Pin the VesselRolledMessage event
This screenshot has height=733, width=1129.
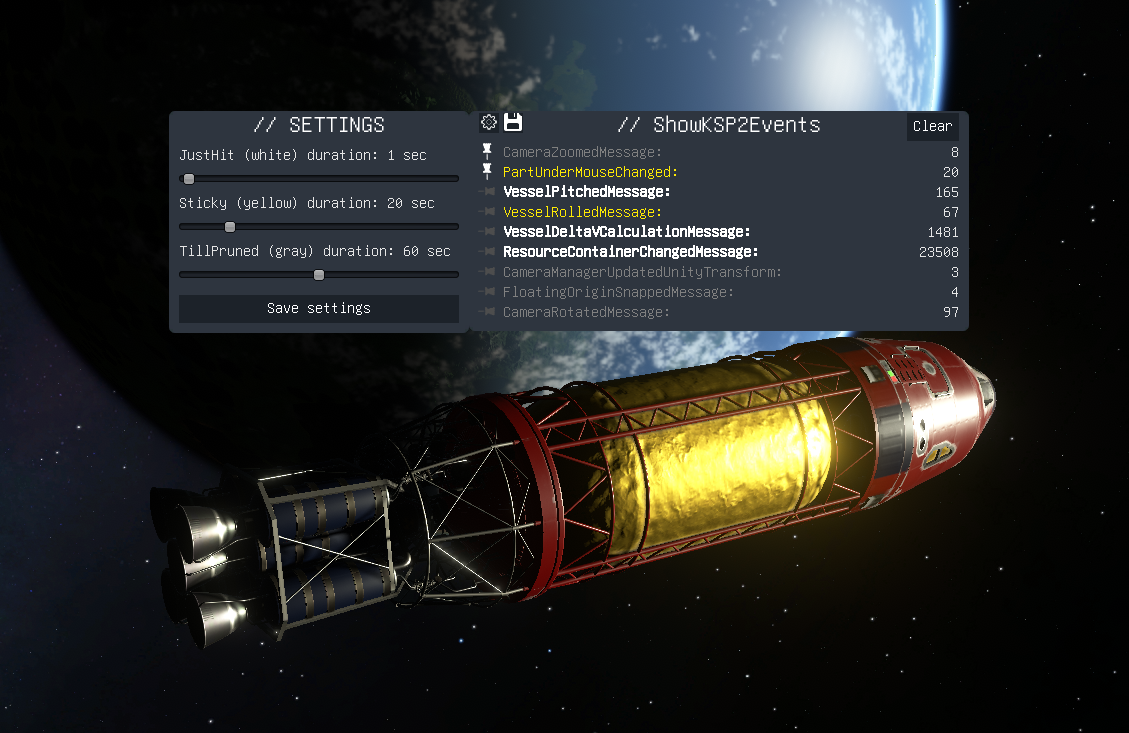[x=487, y=212]
